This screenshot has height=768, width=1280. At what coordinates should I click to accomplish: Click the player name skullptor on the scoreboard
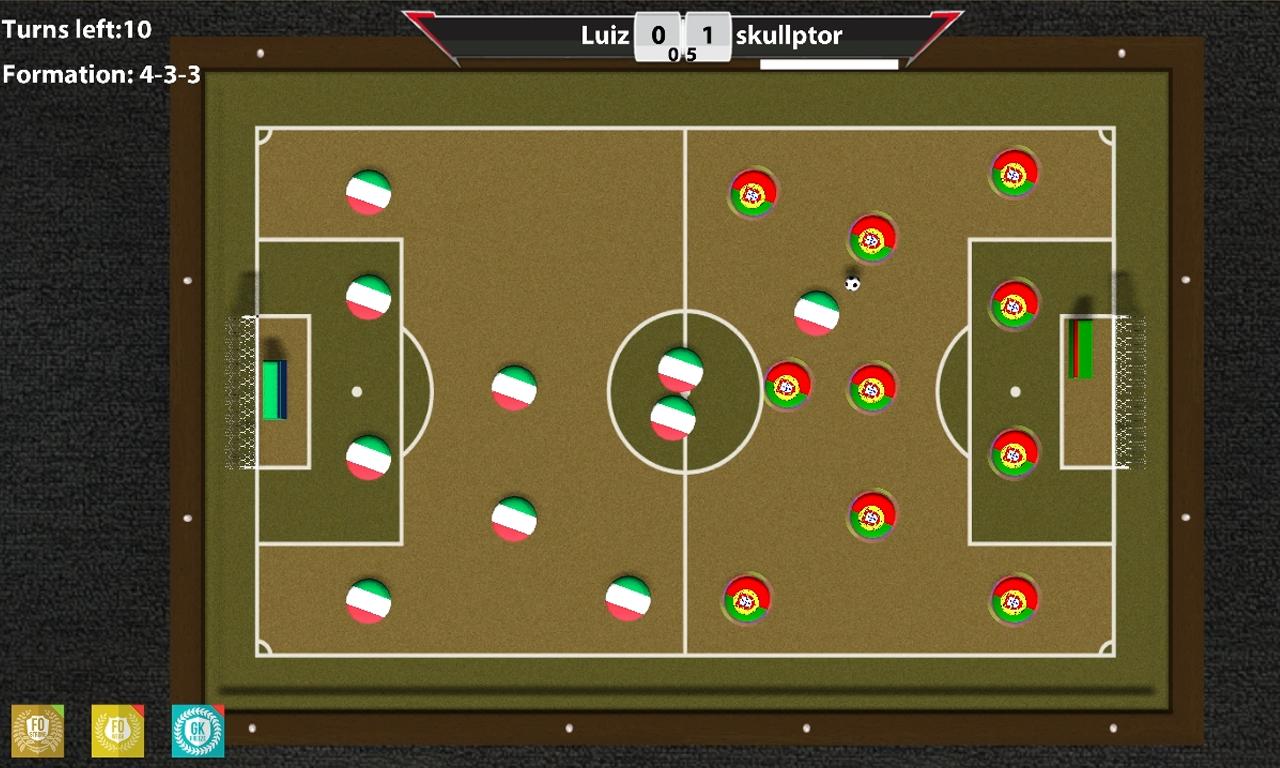tap(789, 35)
